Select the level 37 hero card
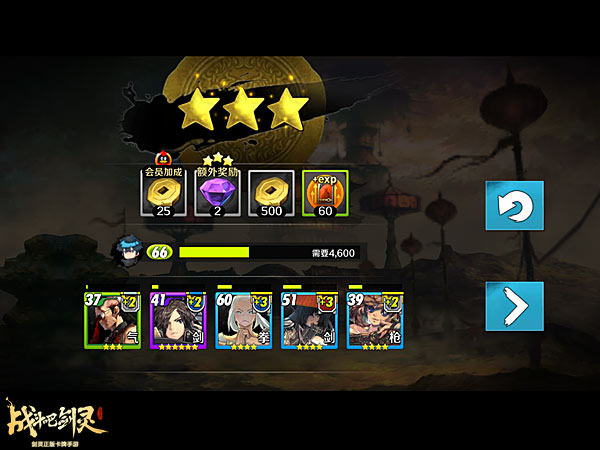 click(x=112, y=320)
